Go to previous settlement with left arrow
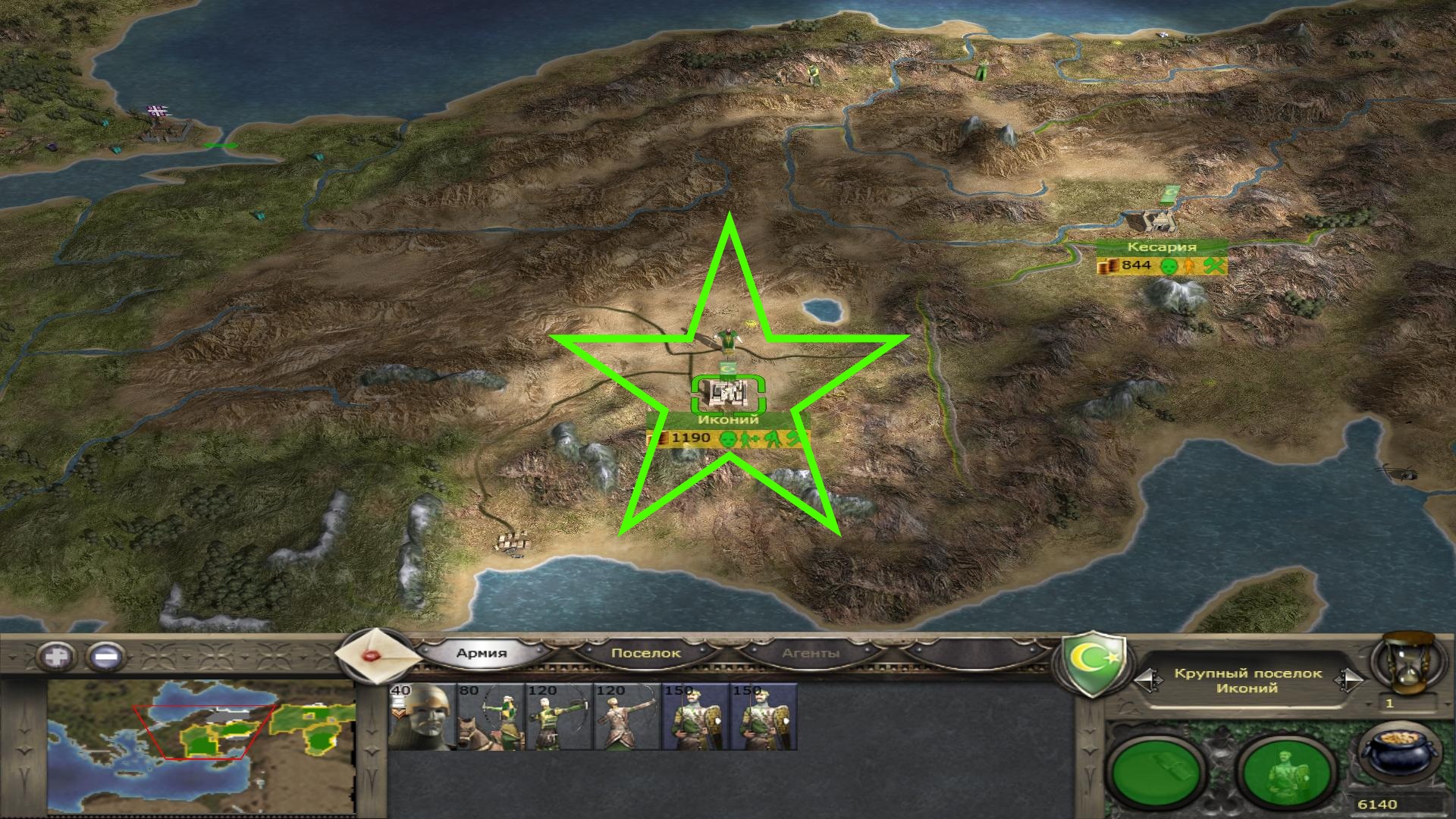This screenshot has width=1456, height=819. coord(1147,680)
